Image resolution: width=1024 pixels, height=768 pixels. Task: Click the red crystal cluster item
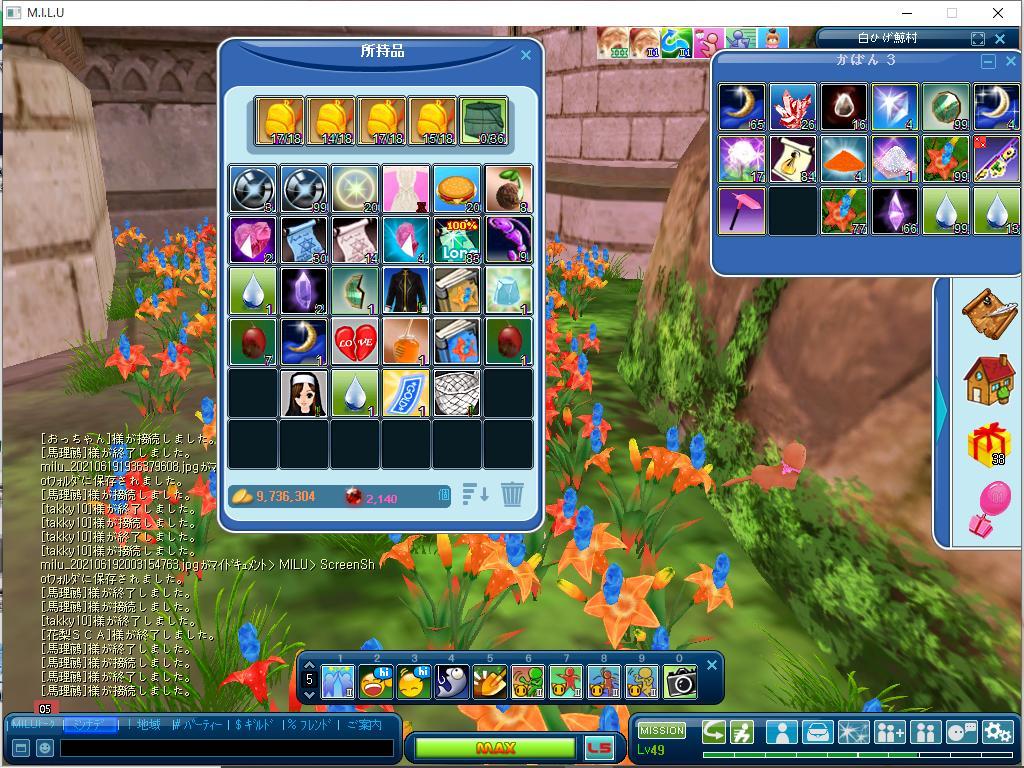(793, 108)
